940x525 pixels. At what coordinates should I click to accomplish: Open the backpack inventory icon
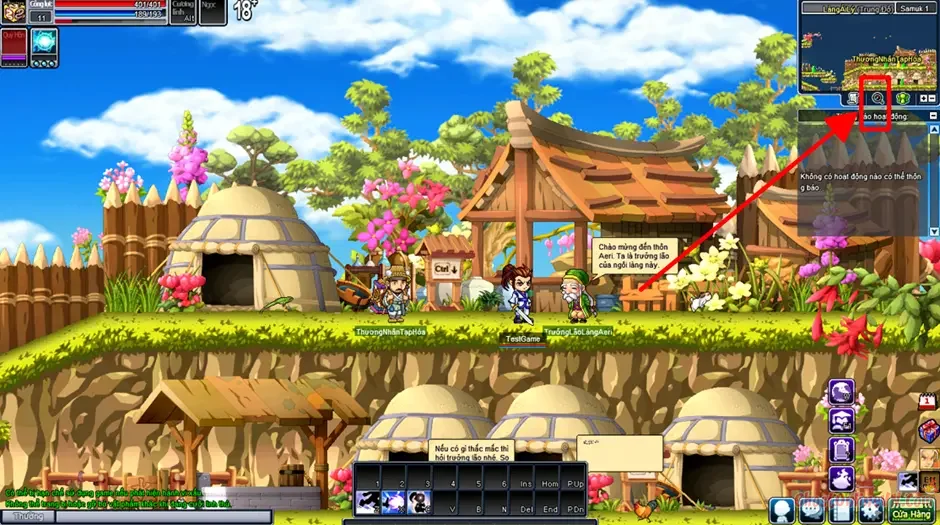(841, 450)
